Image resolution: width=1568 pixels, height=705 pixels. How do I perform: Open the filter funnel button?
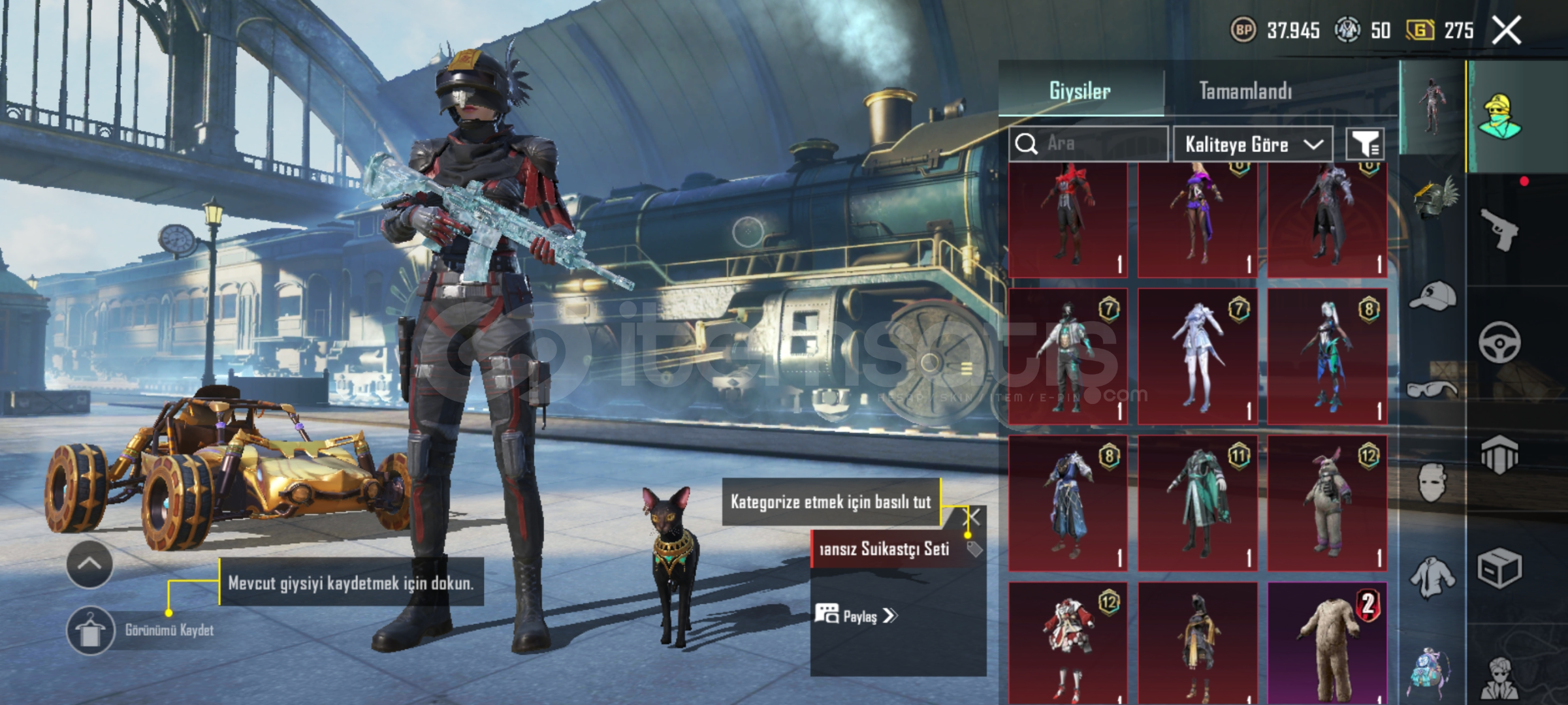tap(1364, 144)
